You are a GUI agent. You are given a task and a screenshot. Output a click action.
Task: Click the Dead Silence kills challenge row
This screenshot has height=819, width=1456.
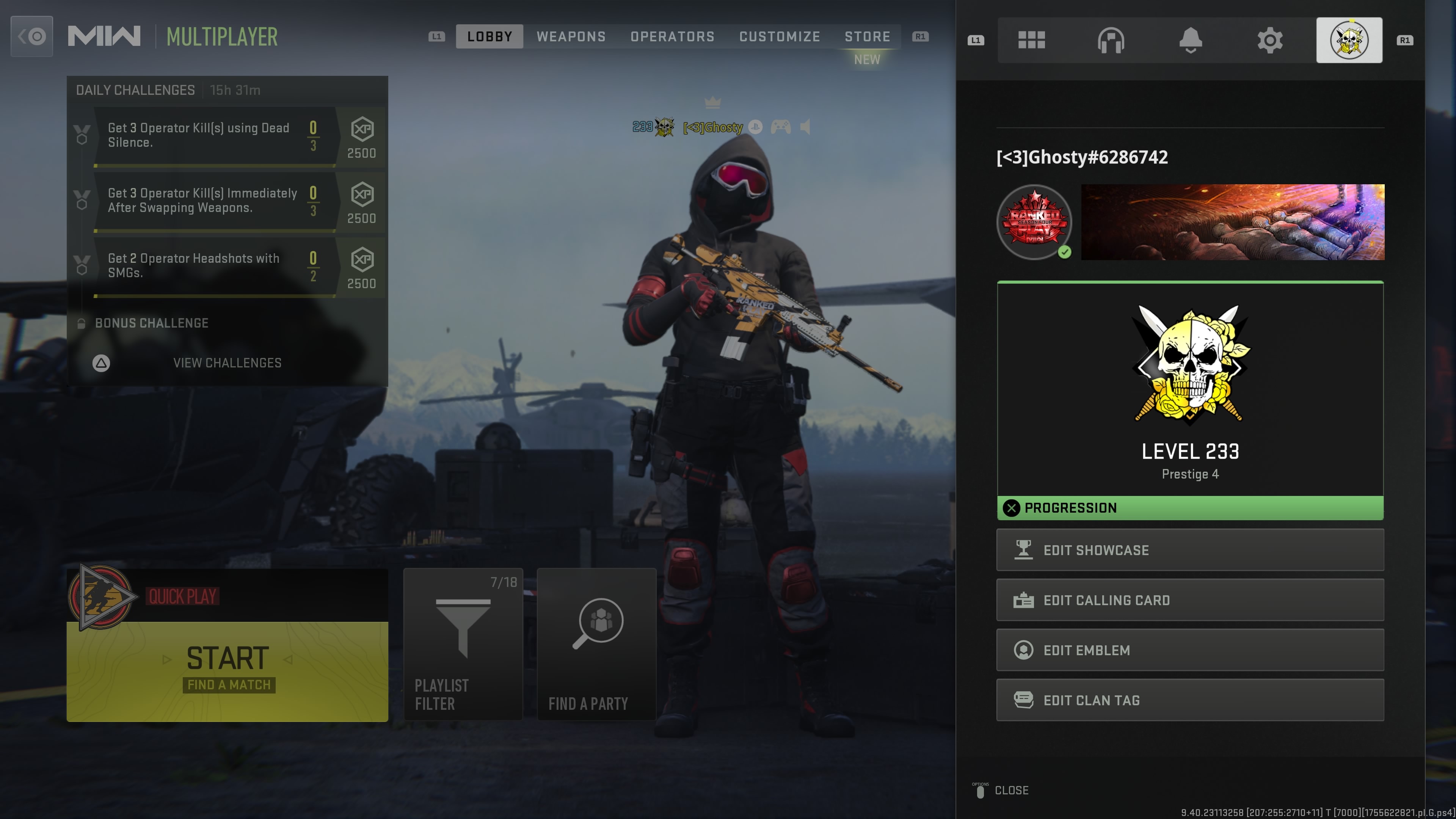tap(215, 136)
